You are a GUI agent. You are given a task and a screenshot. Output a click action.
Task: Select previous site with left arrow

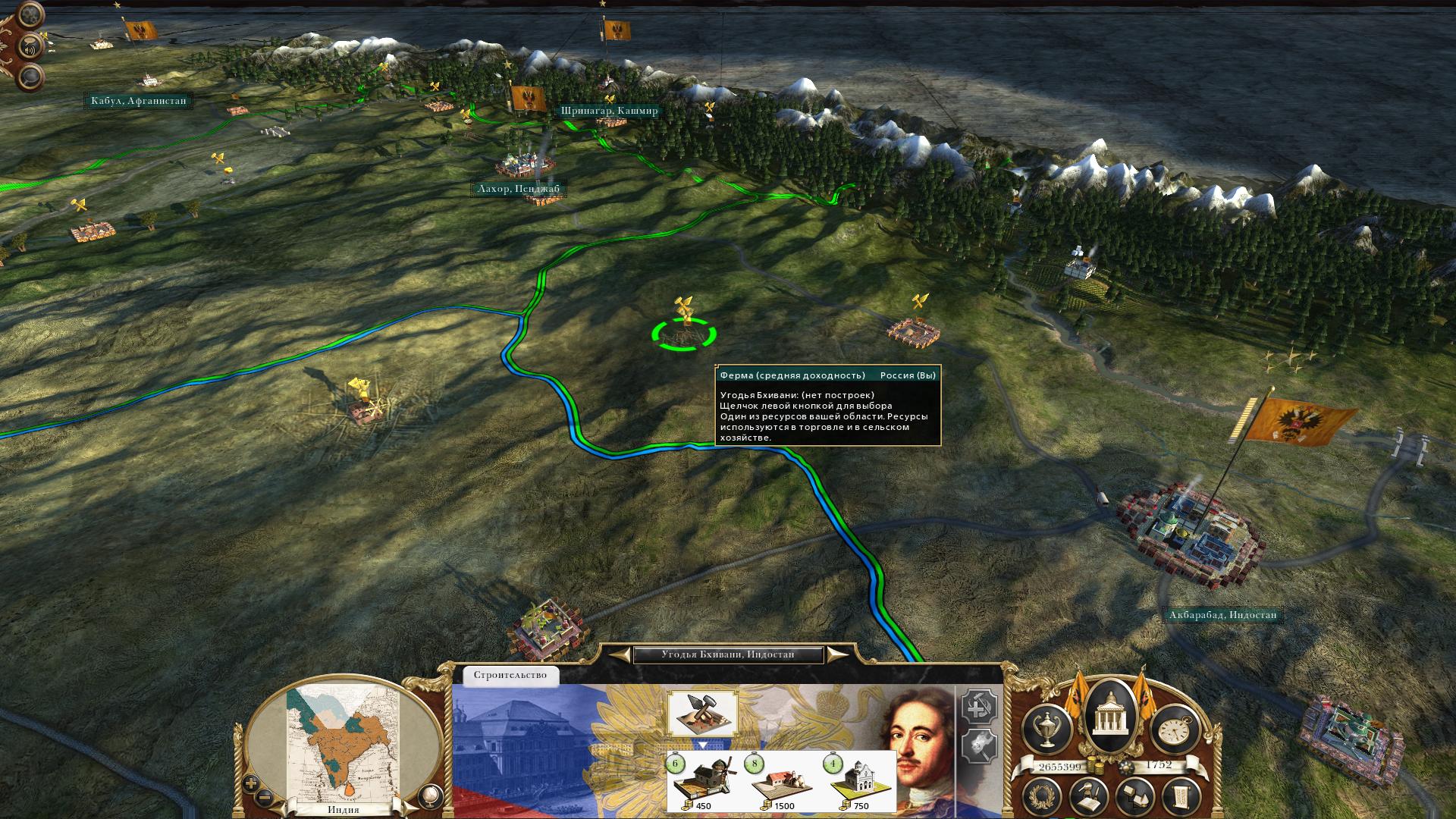622,654
